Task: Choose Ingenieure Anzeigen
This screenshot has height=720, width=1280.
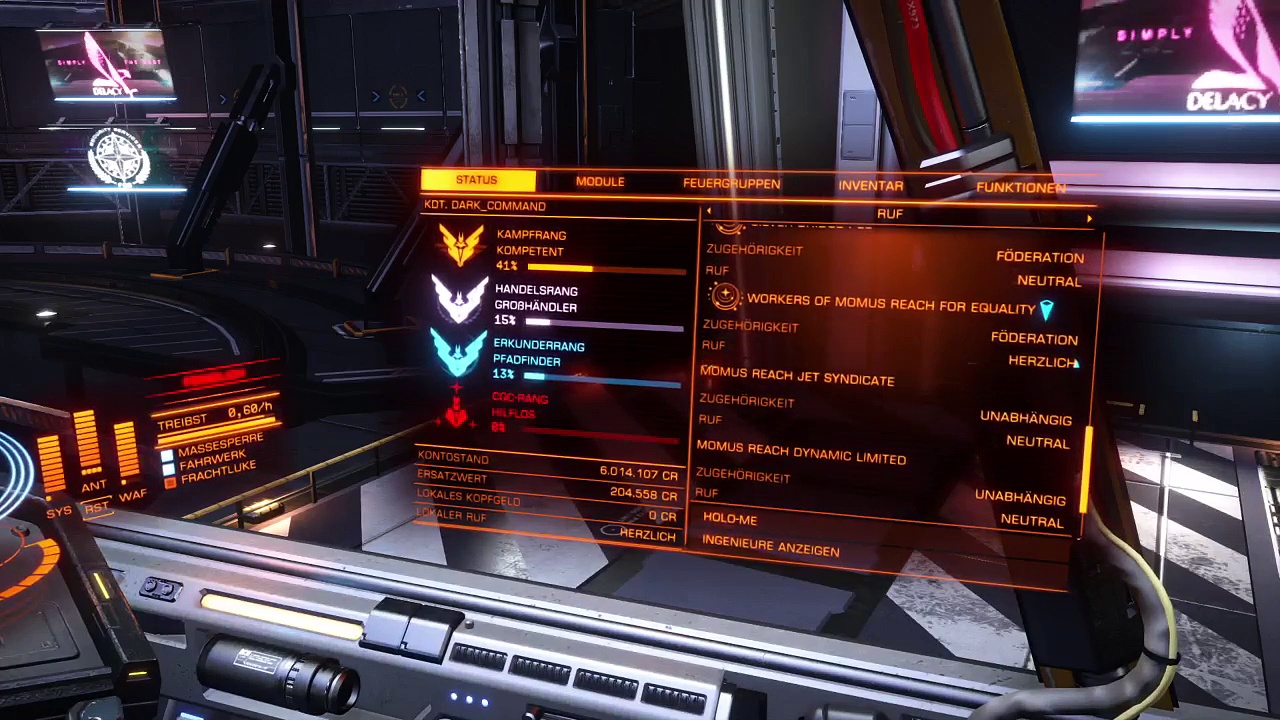Action: [770, 546]
